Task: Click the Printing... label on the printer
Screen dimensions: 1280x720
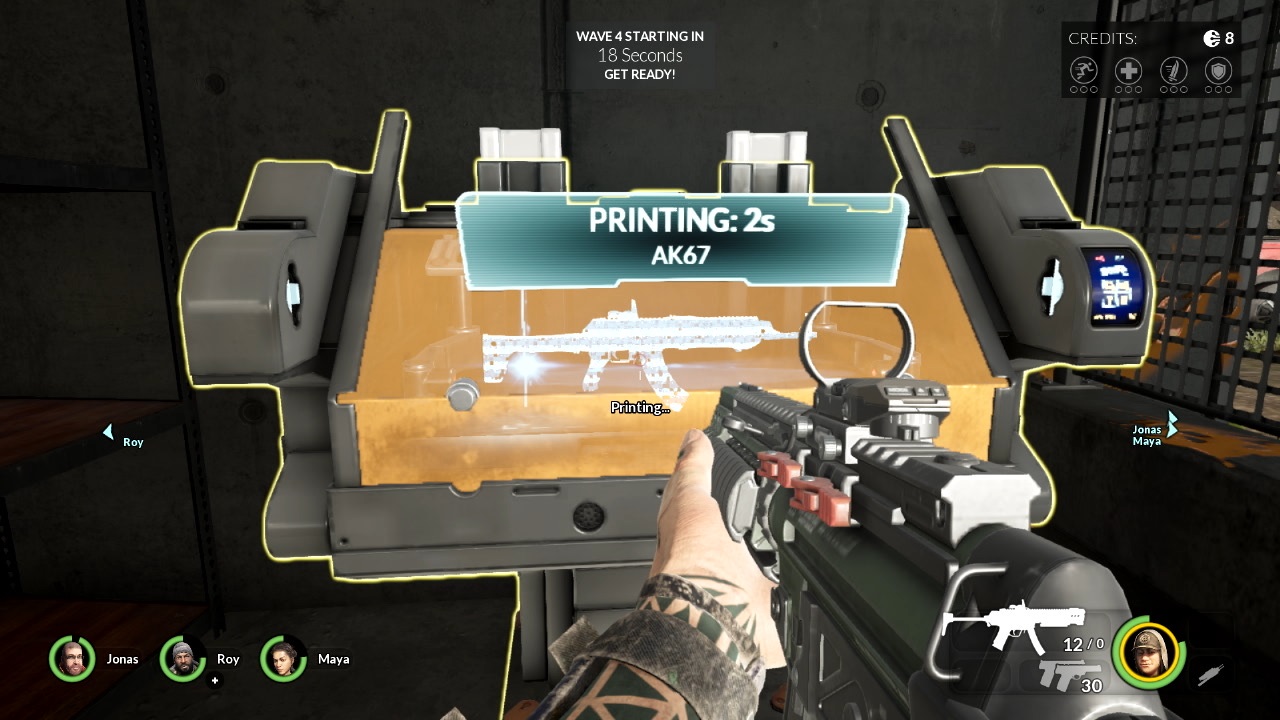Action: point(640,407)
